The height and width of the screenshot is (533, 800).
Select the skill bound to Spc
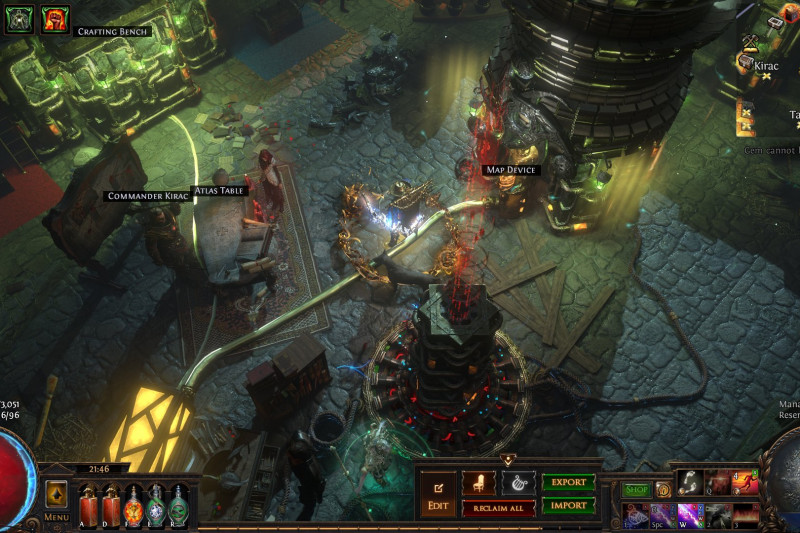click(662, 515)
